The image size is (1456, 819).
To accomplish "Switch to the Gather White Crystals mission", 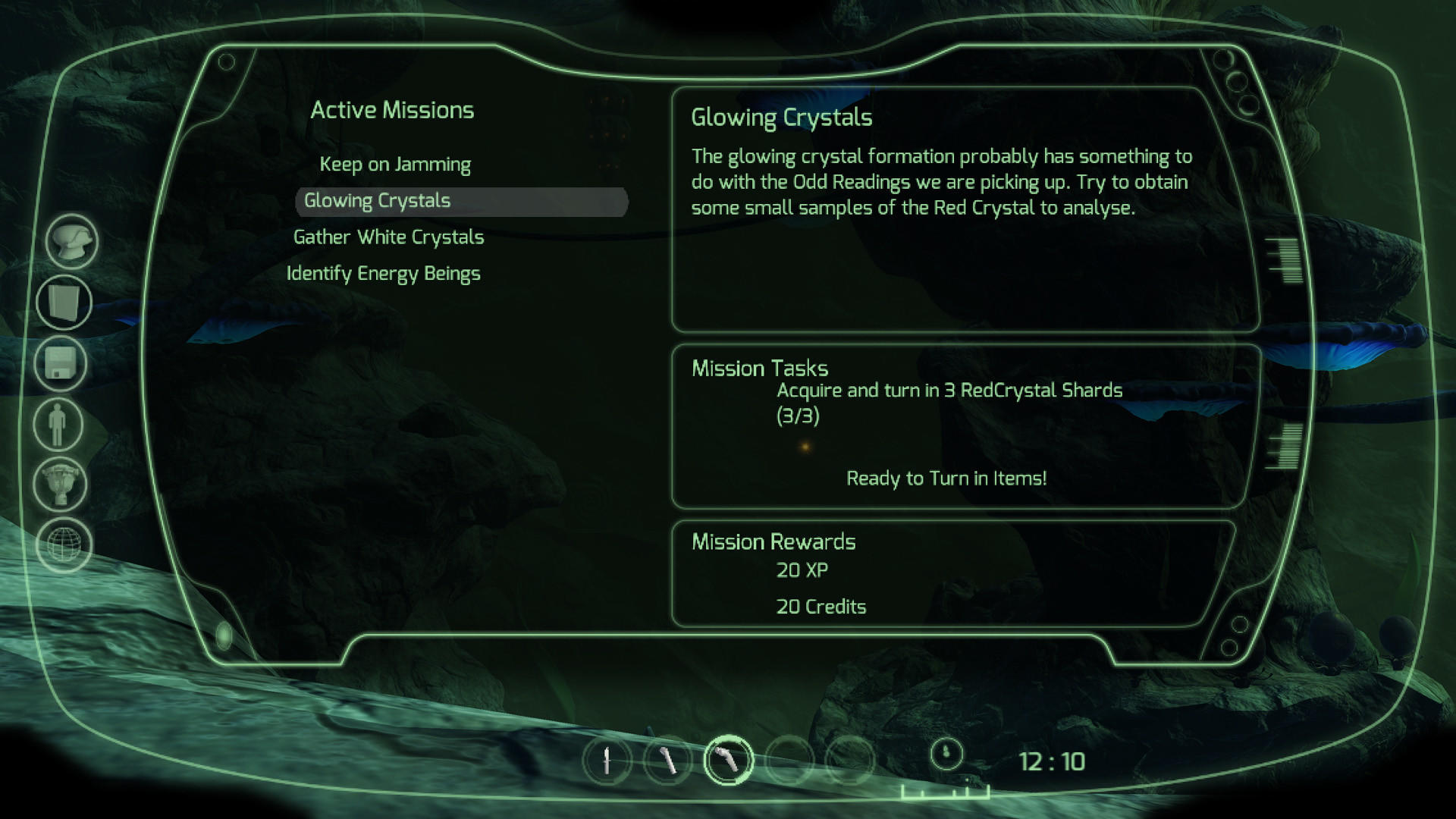I will pyautogui.click(x=389, y=237).
